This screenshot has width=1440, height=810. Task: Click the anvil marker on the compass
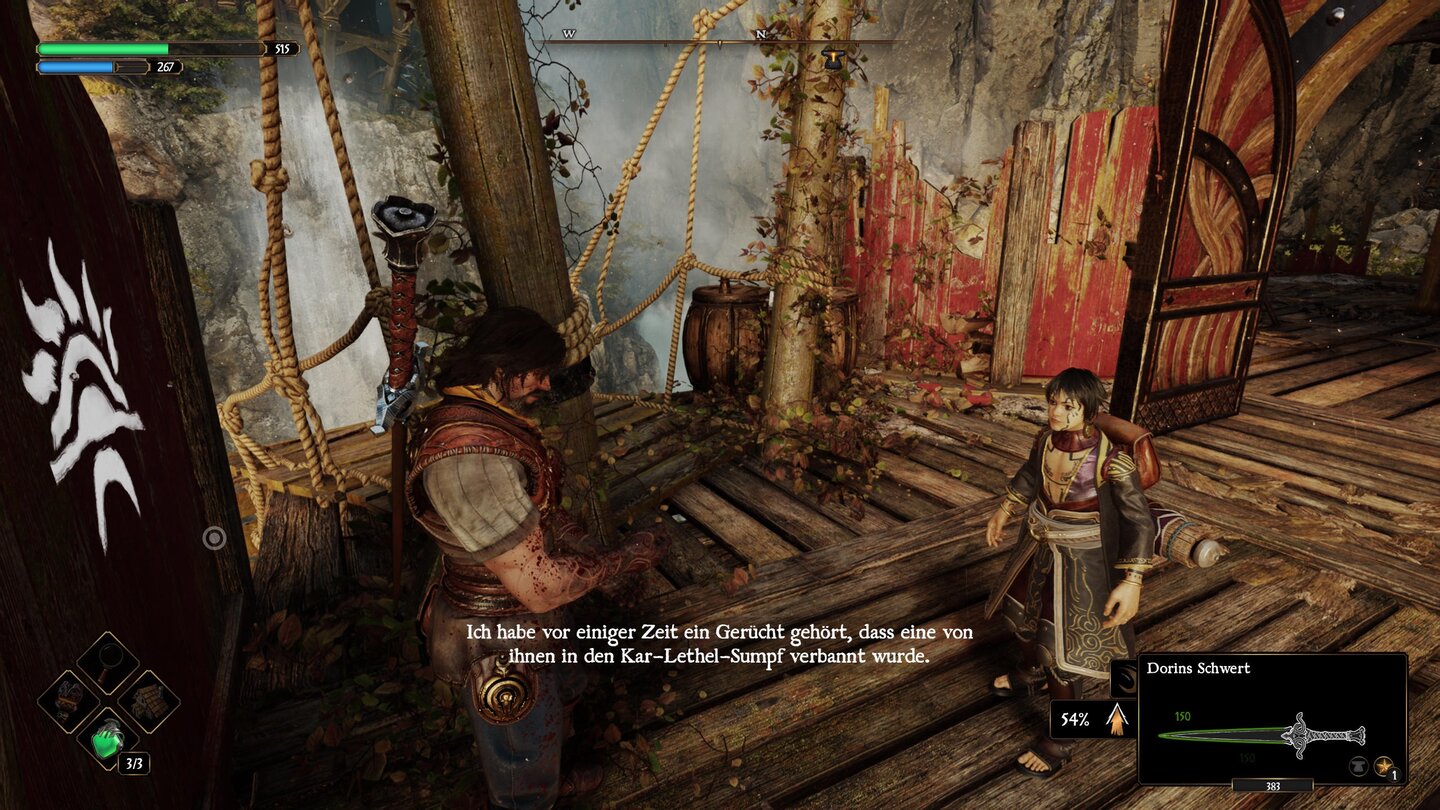[832, 59]
